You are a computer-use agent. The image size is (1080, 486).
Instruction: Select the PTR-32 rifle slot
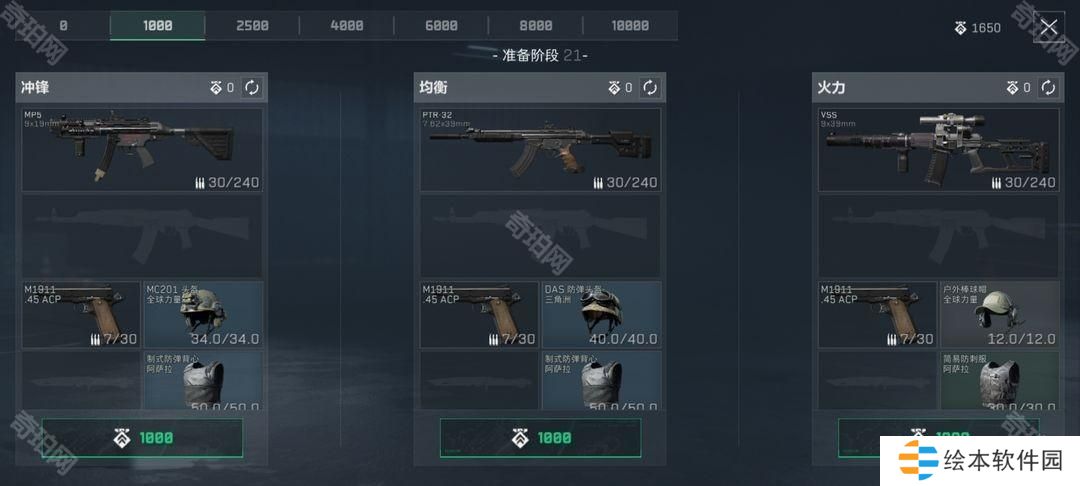pyautogui.click(x=540, y=150)
